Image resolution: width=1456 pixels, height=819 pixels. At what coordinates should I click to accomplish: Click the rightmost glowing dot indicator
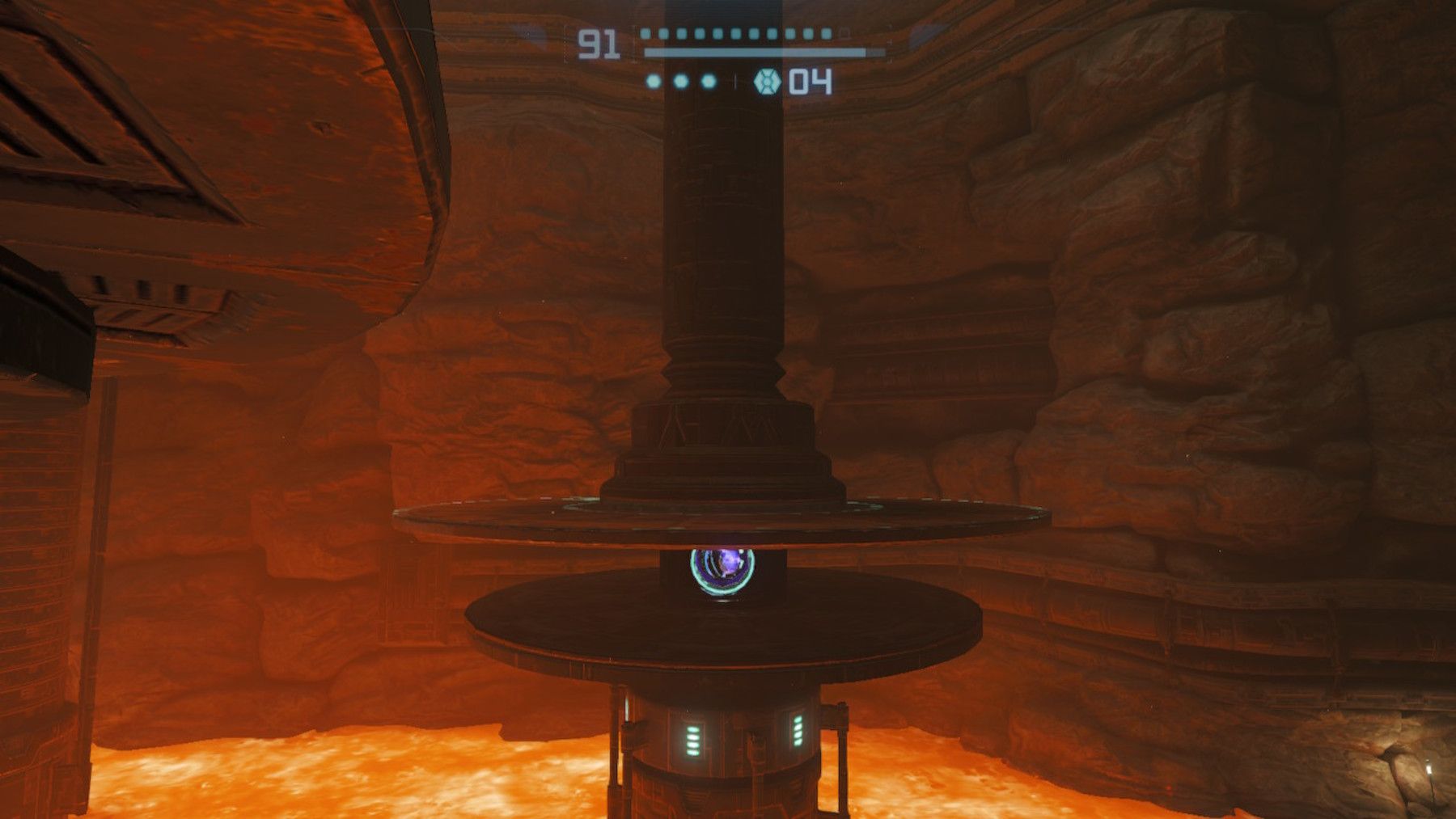[709, 81]
